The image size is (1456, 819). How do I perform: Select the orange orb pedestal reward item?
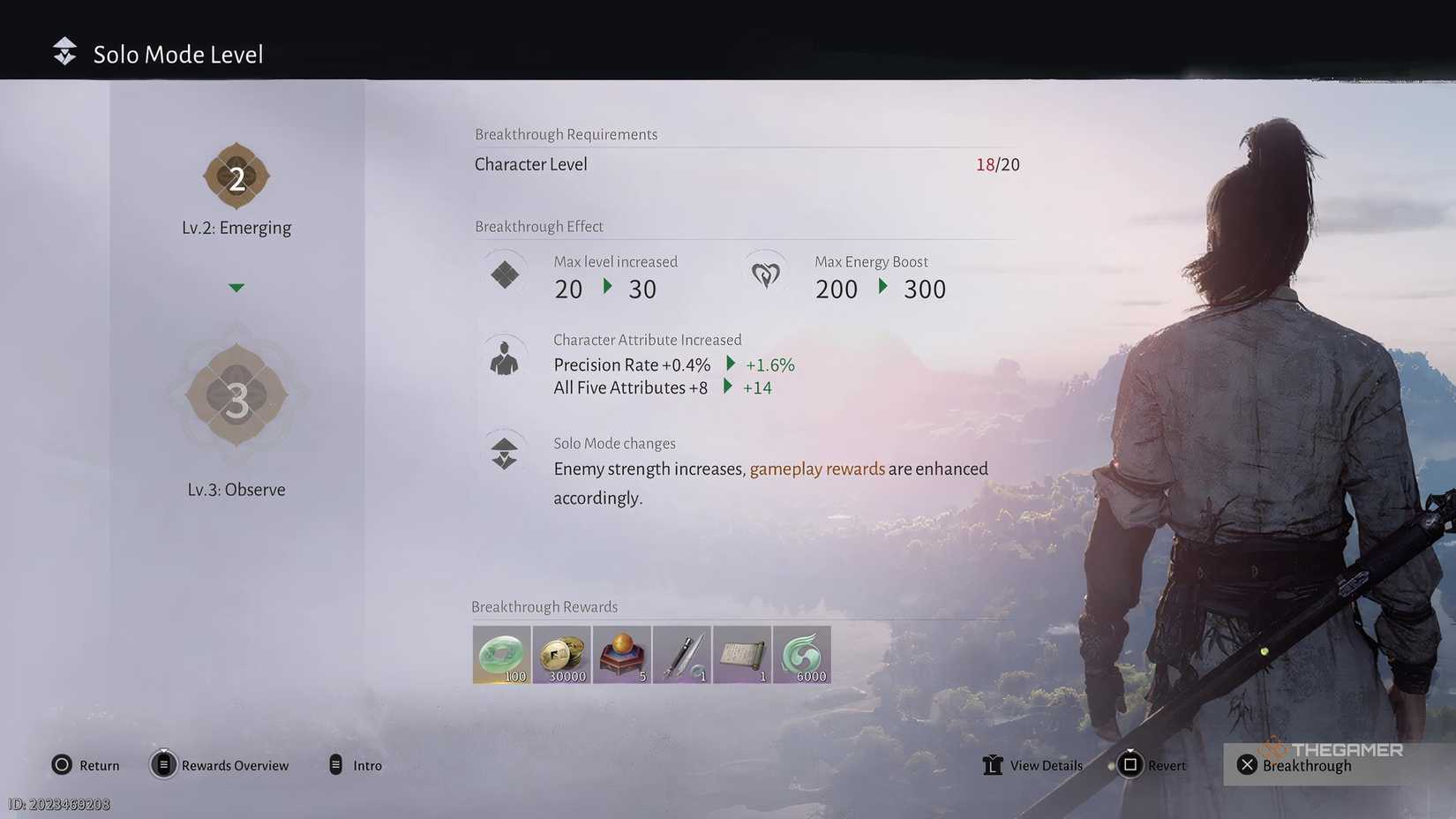(x=621, y=655)
